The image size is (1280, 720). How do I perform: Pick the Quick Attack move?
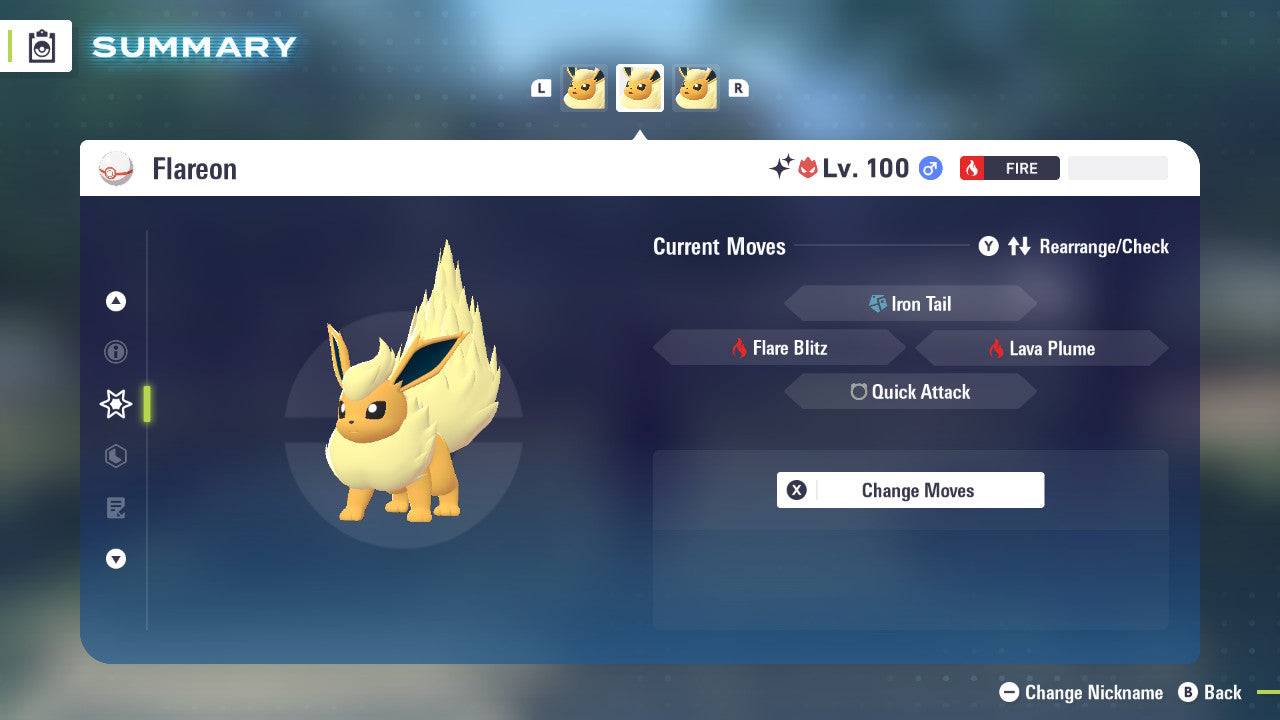coord(910,391)
